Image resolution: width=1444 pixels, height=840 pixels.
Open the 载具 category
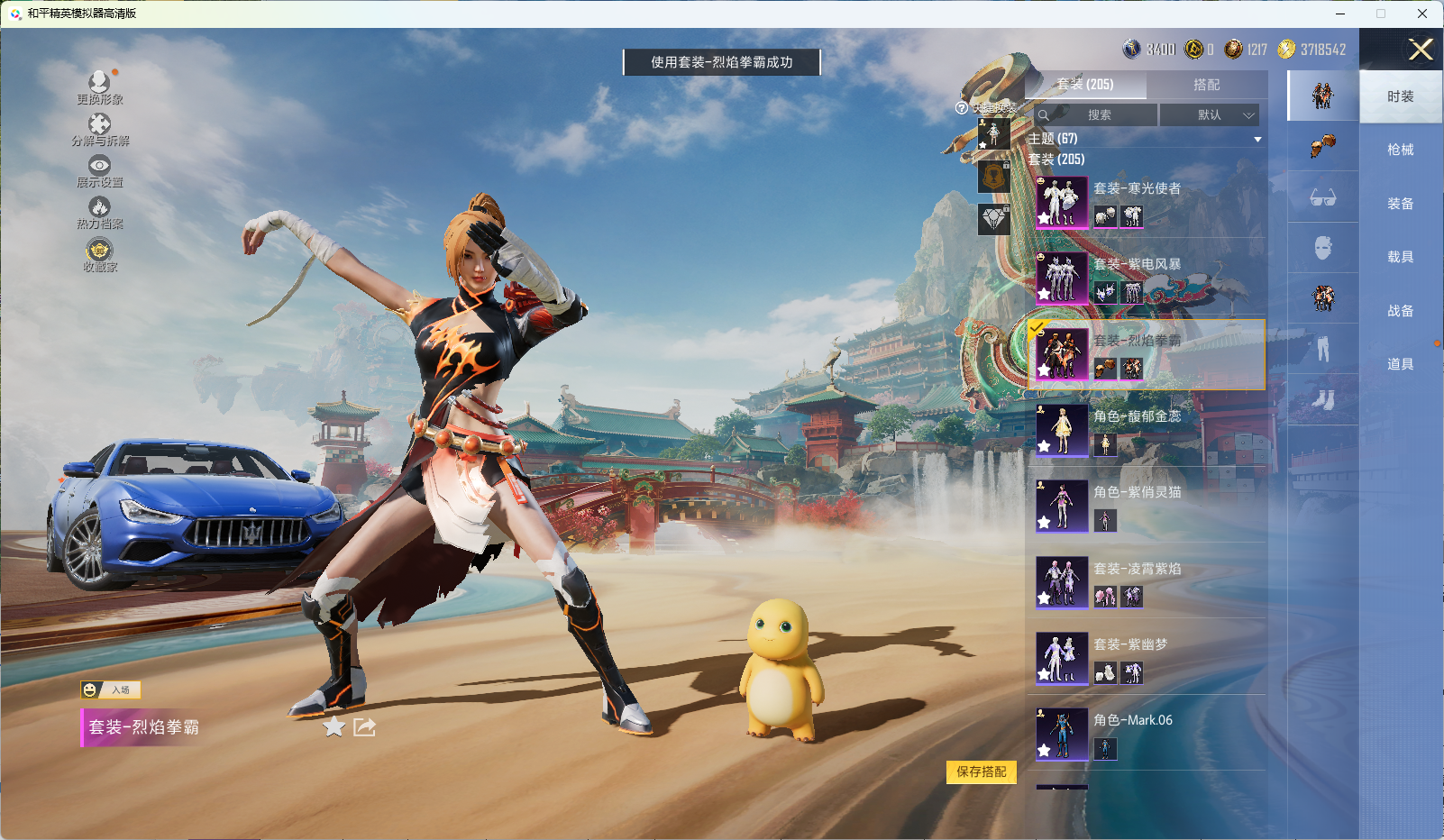[x=1400, y=257]
